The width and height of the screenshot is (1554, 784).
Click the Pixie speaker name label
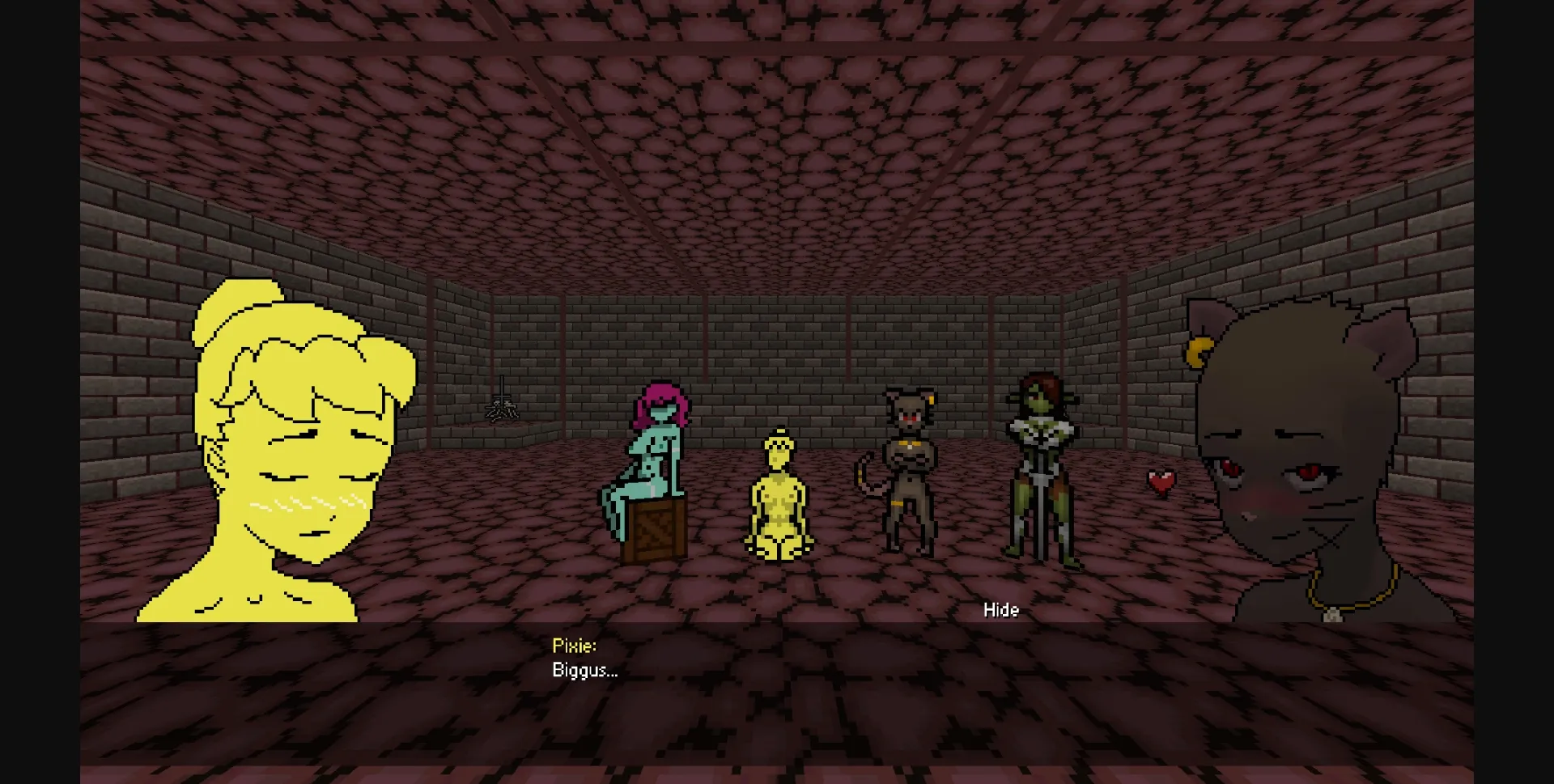tap(573, 645)
